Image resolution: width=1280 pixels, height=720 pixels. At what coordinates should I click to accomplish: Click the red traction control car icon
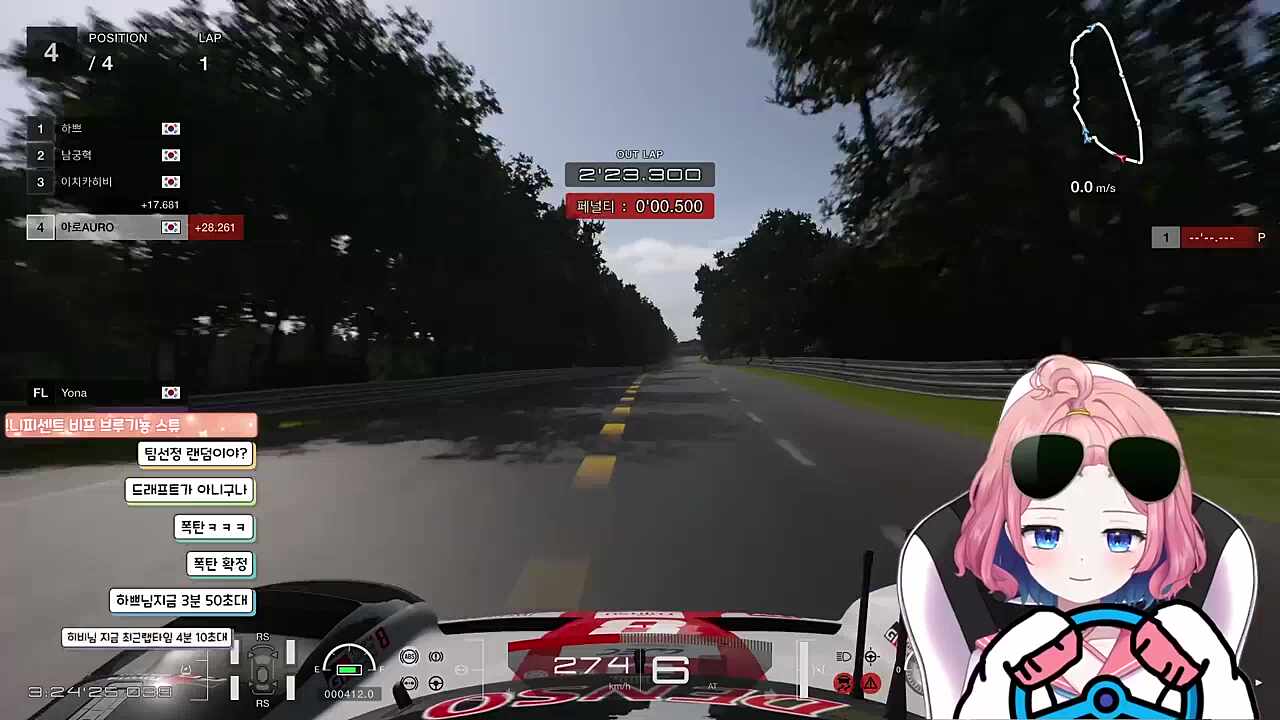(843, 683)
